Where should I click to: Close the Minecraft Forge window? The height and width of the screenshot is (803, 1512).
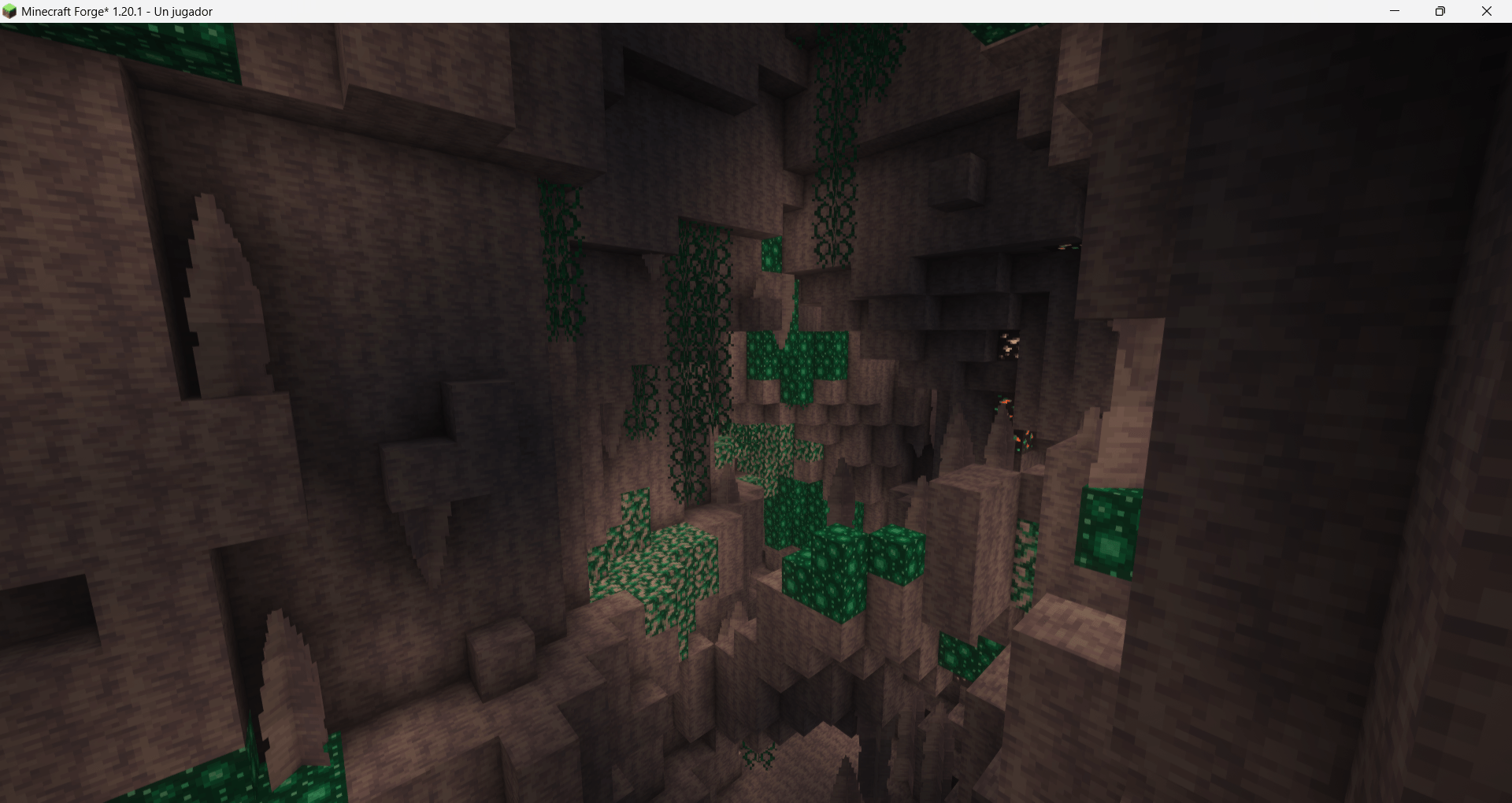tap(1487, 11)
